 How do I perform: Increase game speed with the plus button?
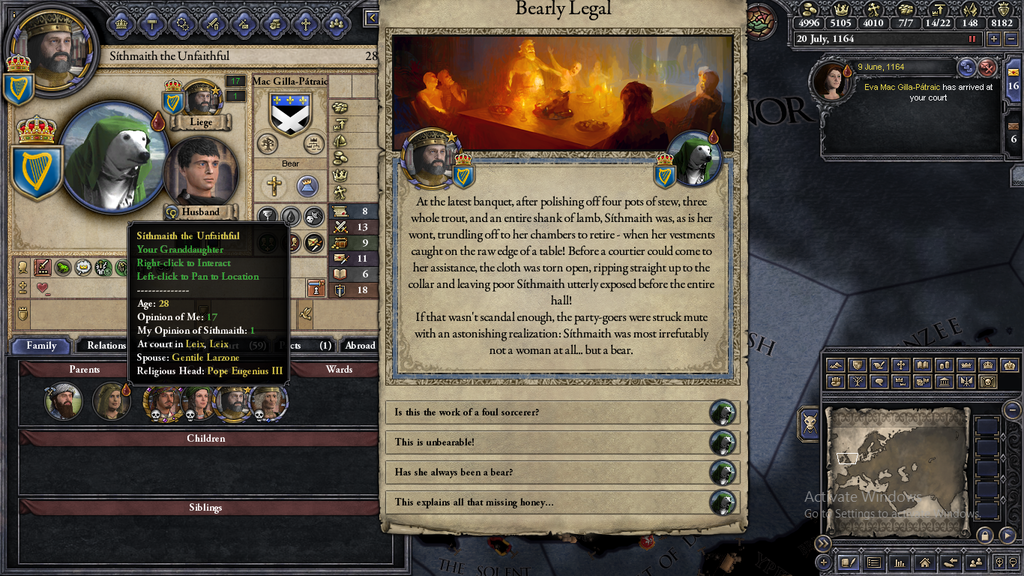[x=993, y=39]
